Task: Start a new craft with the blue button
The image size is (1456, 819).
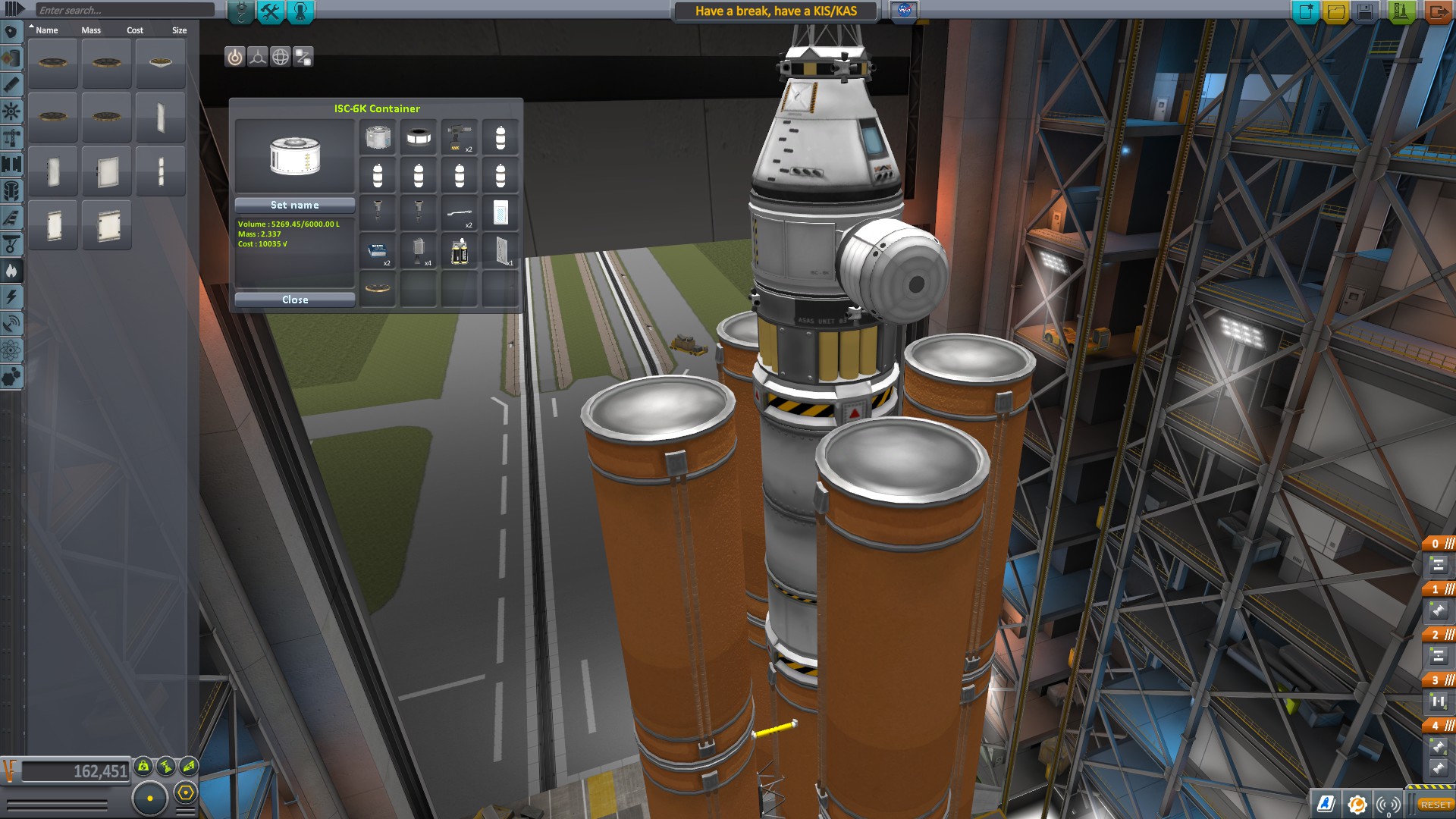Action: 1306,11
